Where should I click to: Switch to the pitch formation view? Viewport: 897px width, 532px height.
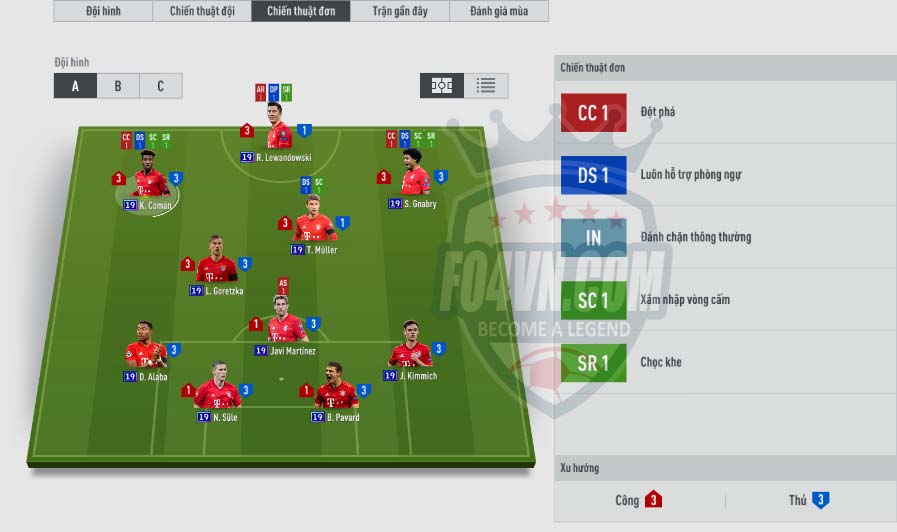[442, 86]
